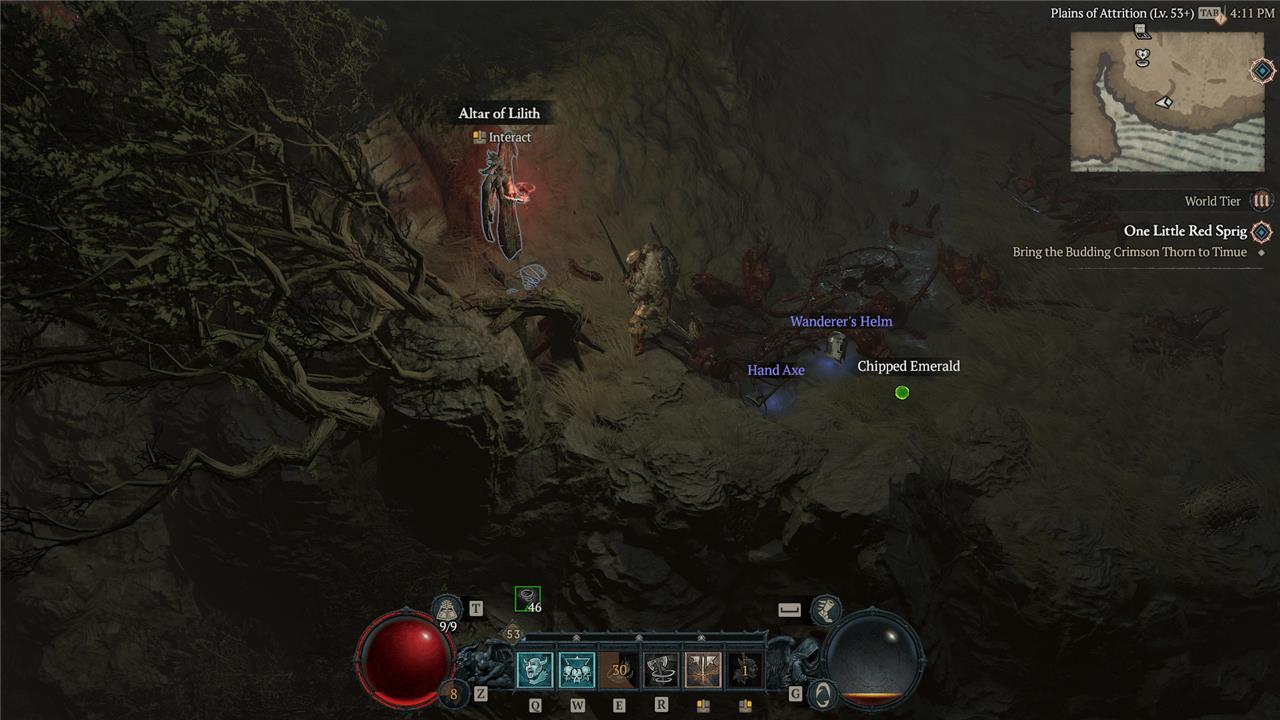
Task: Select the skill slot showing cooldown 1
Action: tap(745, 669)
